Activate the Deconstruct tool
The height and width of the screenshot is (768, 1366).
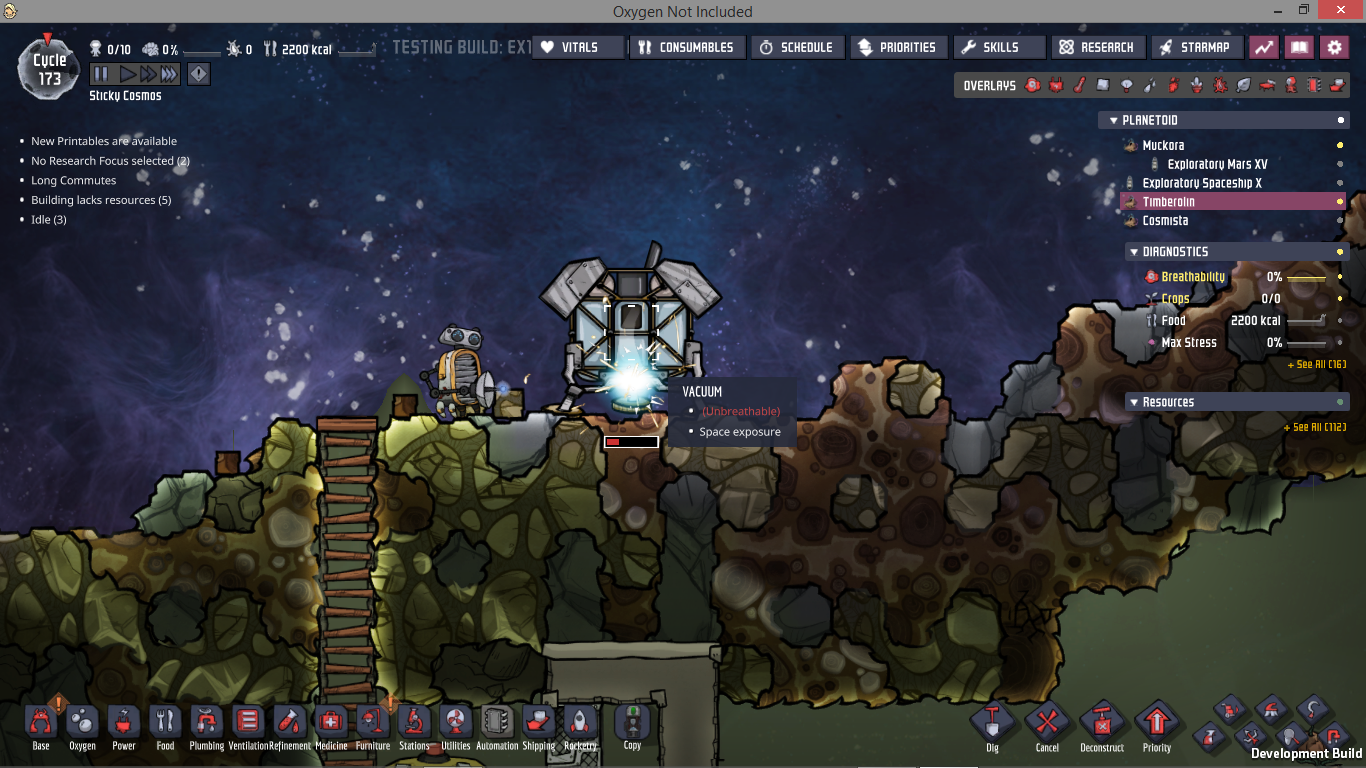(x=1102, y=726)
